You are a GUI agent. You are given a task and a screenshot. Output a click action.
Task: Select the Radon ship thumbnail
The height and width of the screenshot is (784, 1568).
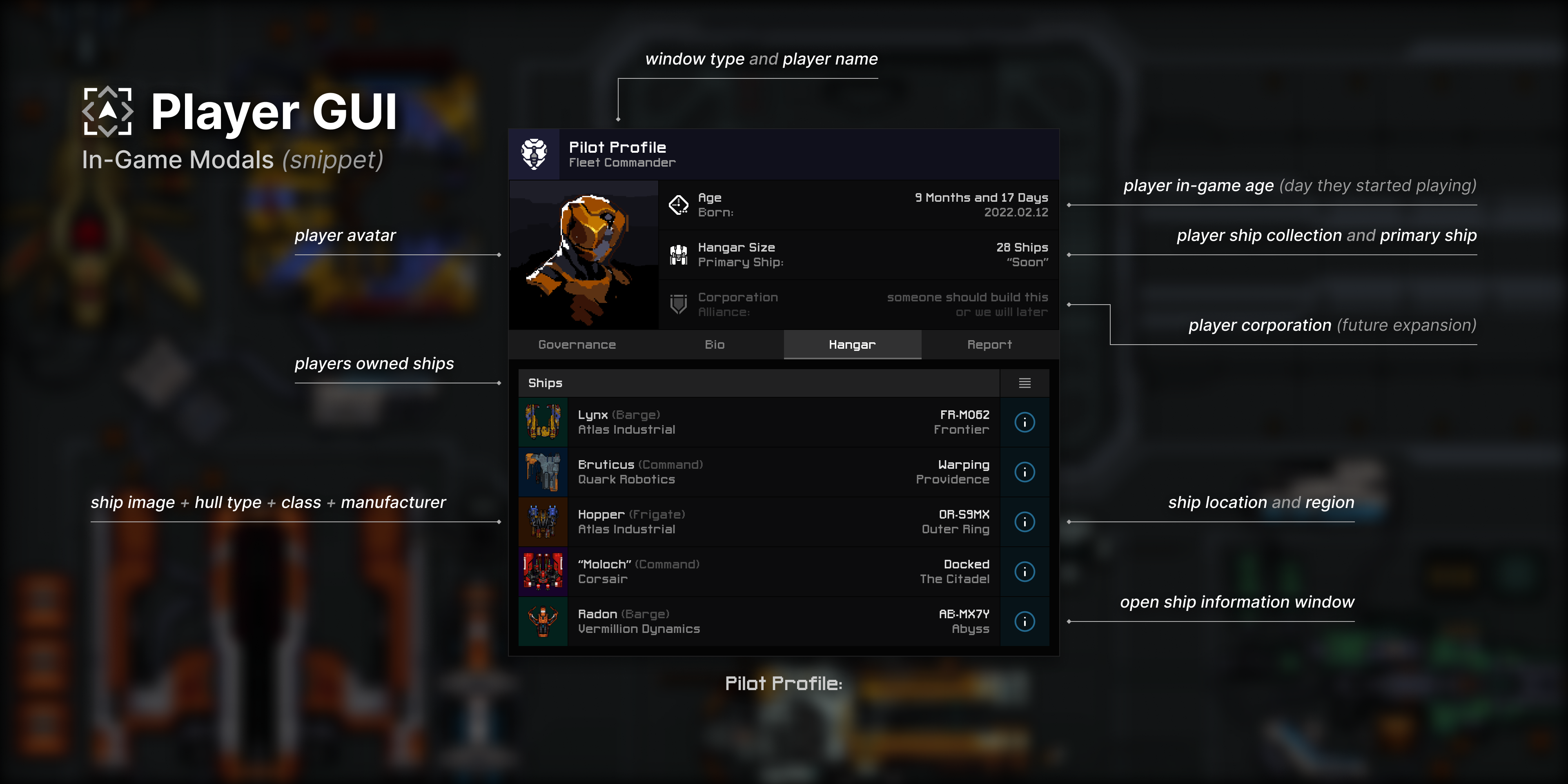coord(542,621)
